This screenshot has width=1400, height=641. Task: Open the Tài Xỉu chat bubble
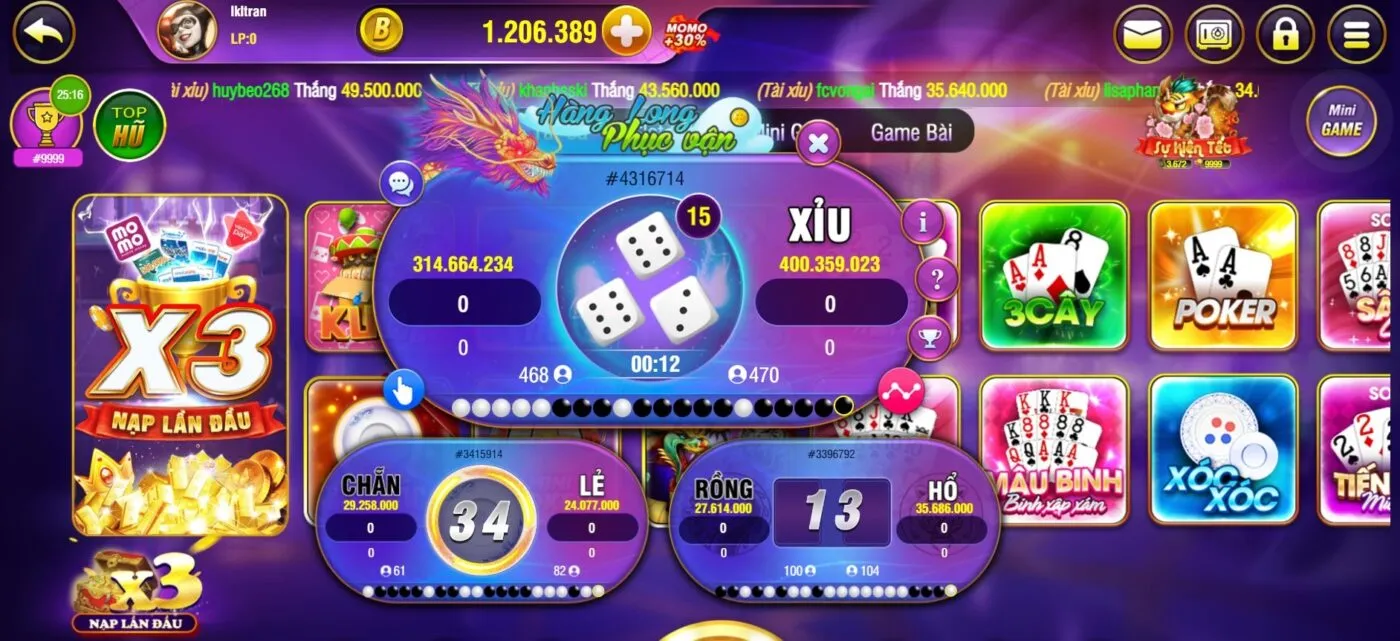point(402,184)
